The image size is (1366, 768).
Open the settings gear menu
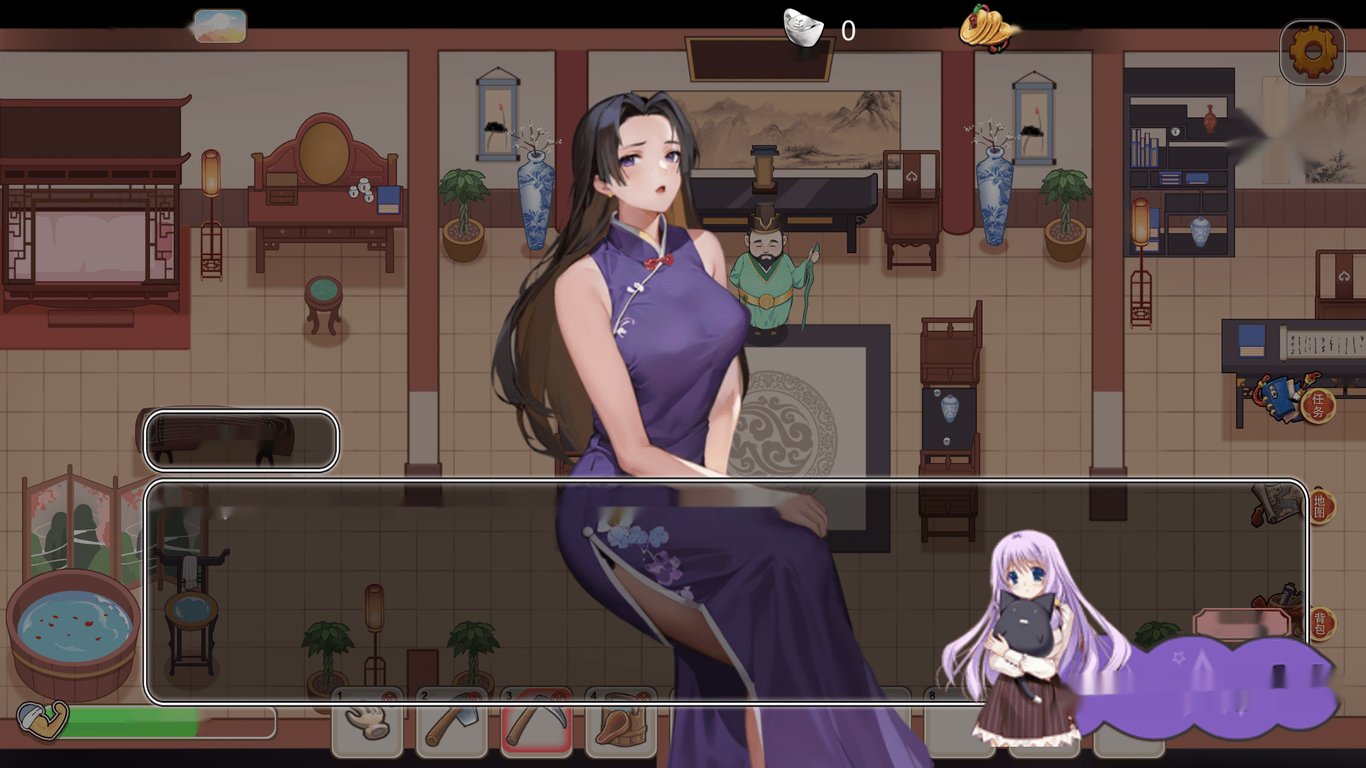(1313, 45)
